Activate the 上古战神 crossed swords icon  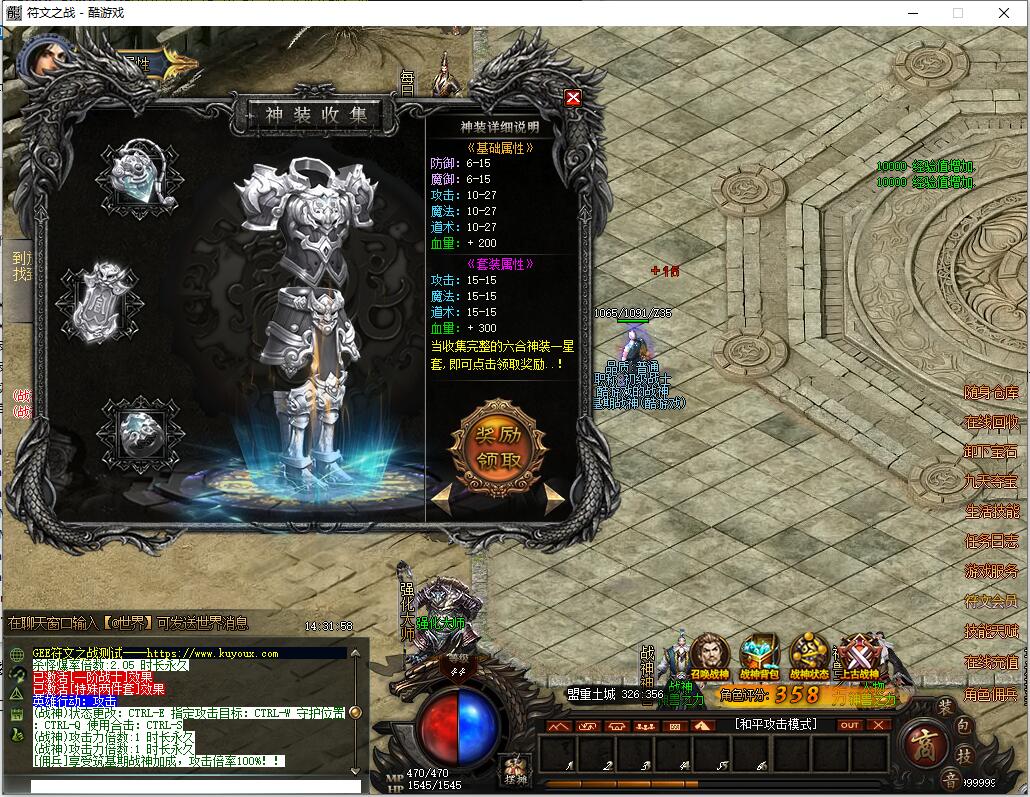[x=858, y=656]
